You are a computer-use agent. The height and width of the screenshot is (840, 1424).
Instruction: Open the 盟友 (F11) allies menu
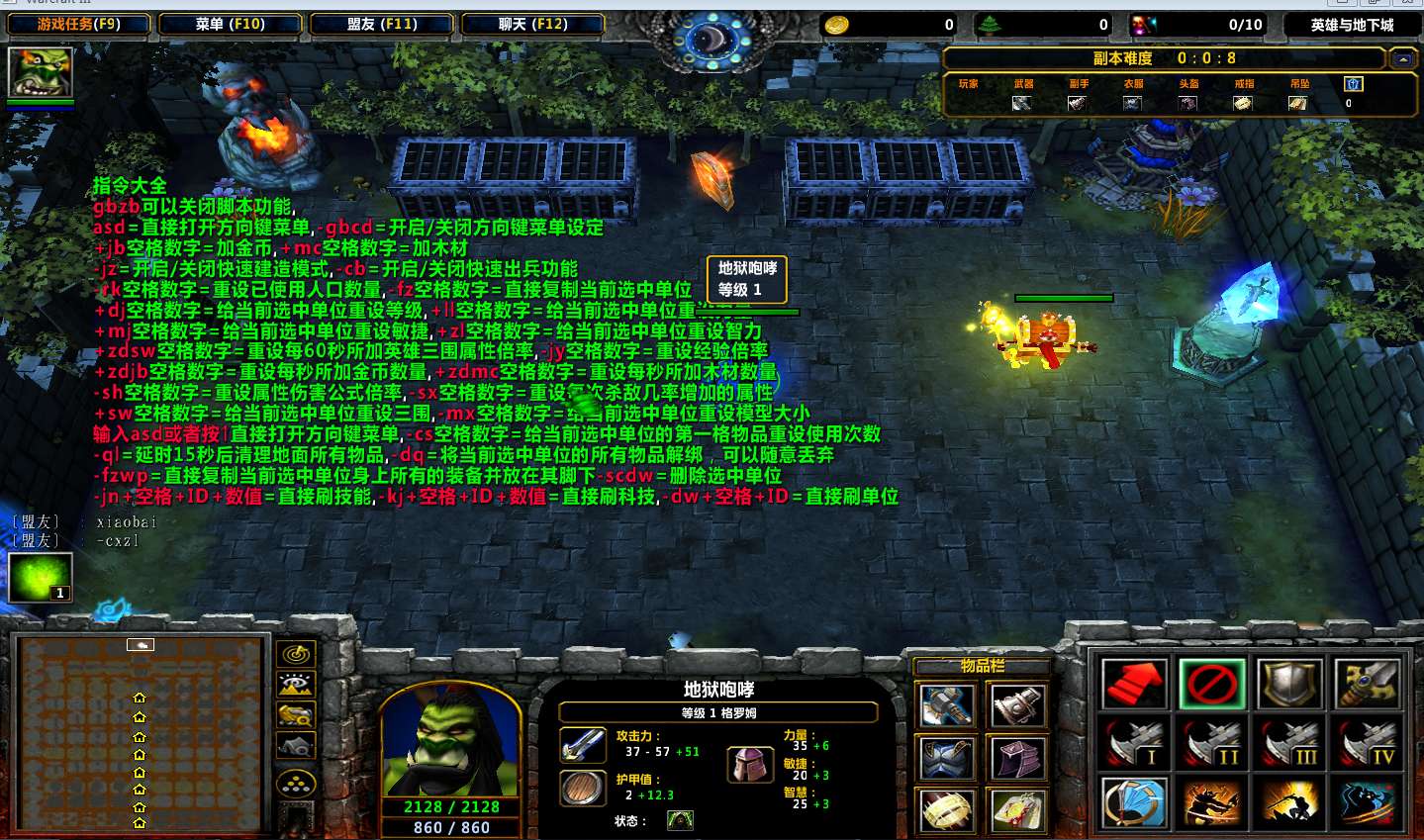point(382,24)
